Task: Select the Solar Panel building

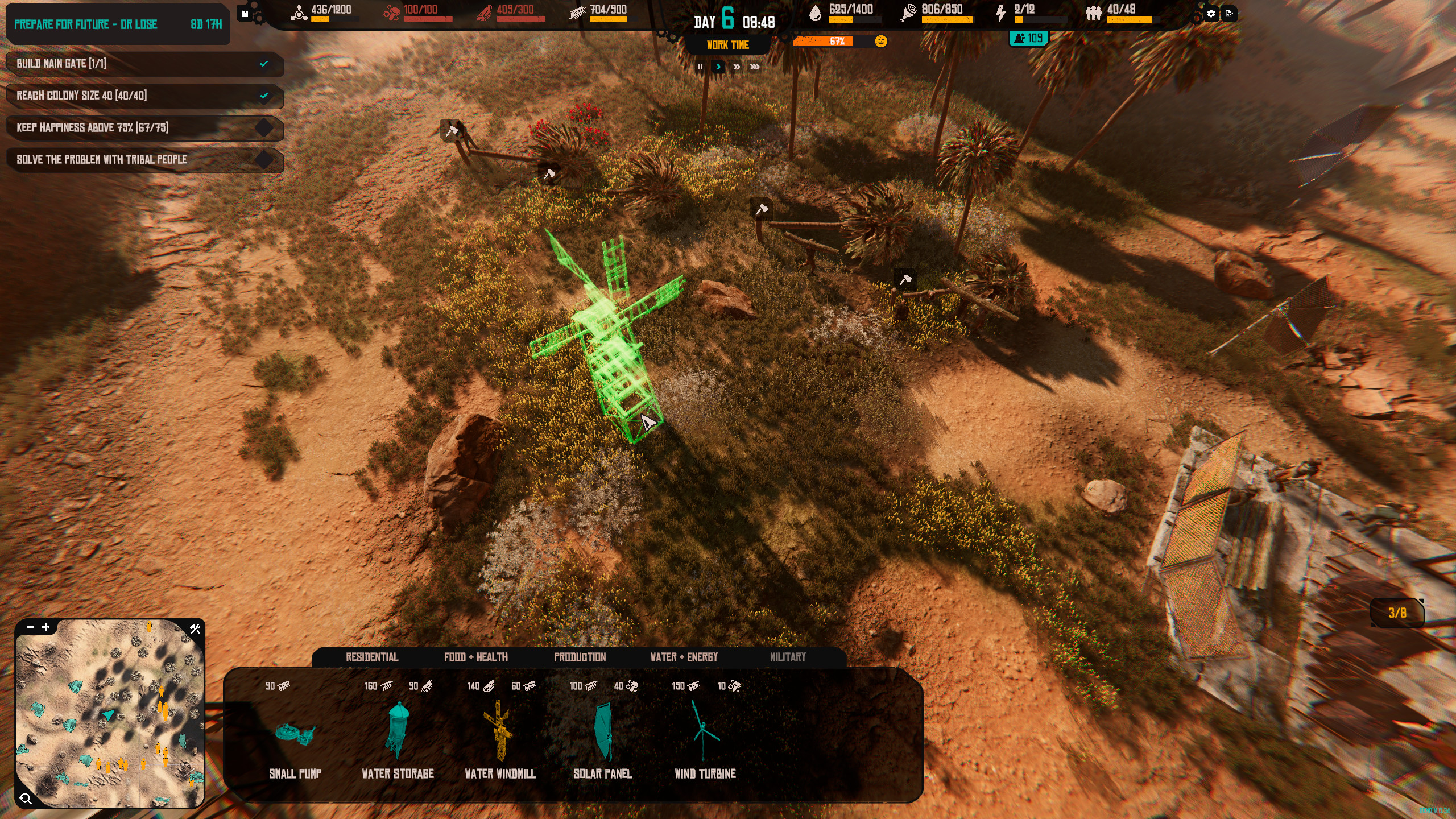Action: coord(604,734)
